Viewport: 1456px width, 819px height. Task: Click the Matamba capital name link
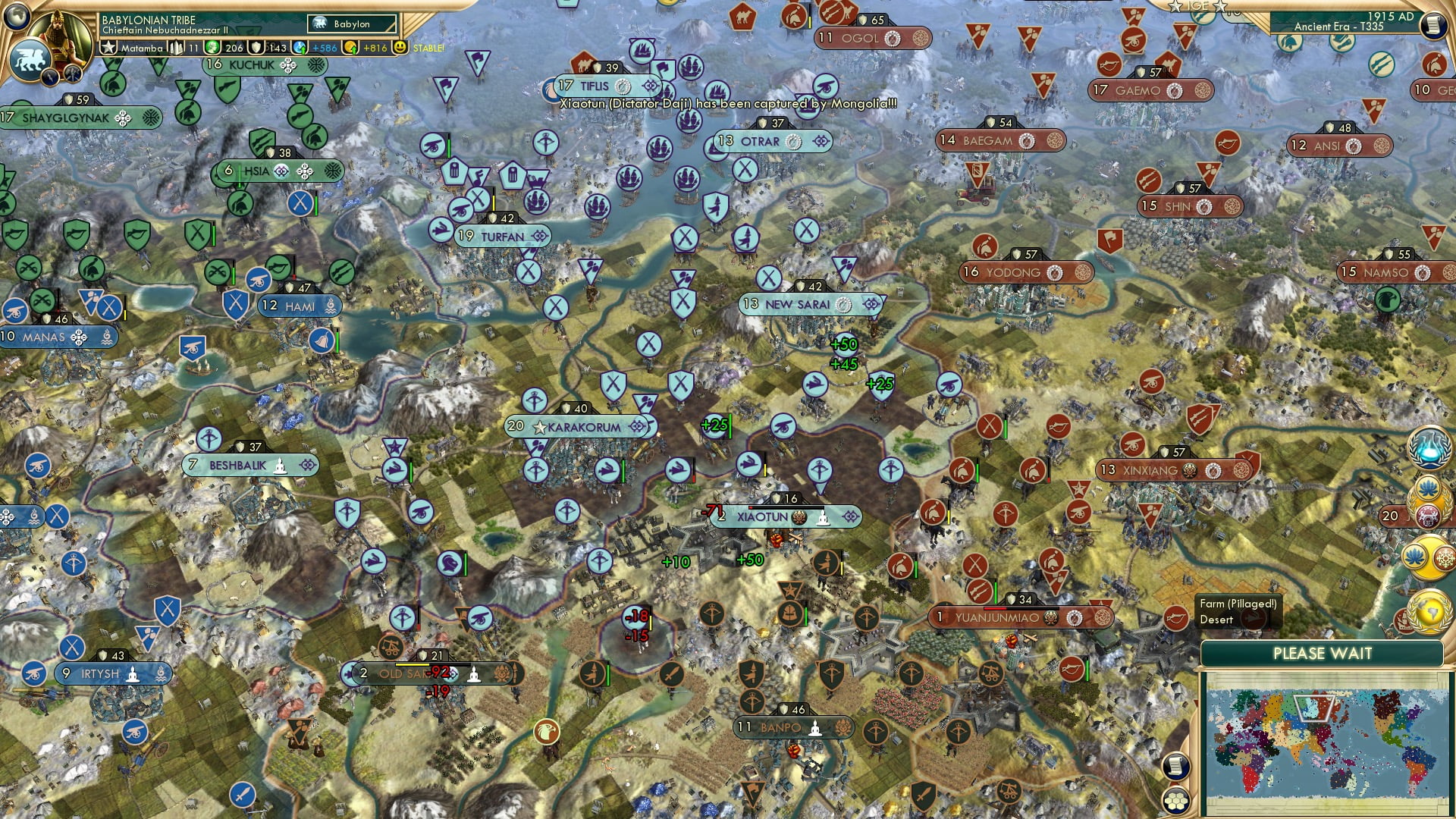pyautogui.click(x=143, y=48)
